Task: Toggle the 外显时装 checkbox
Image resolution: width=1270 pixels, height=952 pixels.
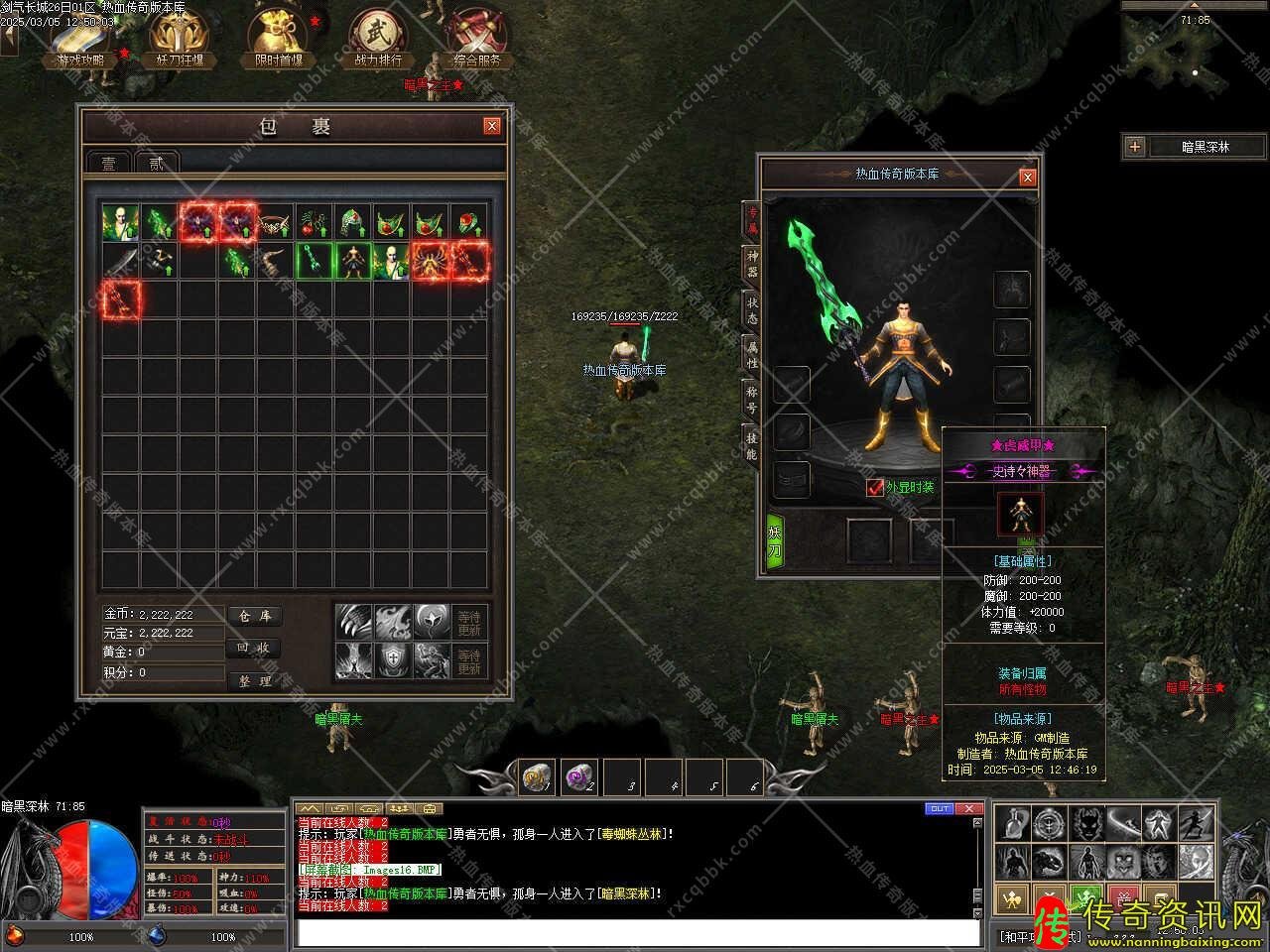Action: point(875,487)
